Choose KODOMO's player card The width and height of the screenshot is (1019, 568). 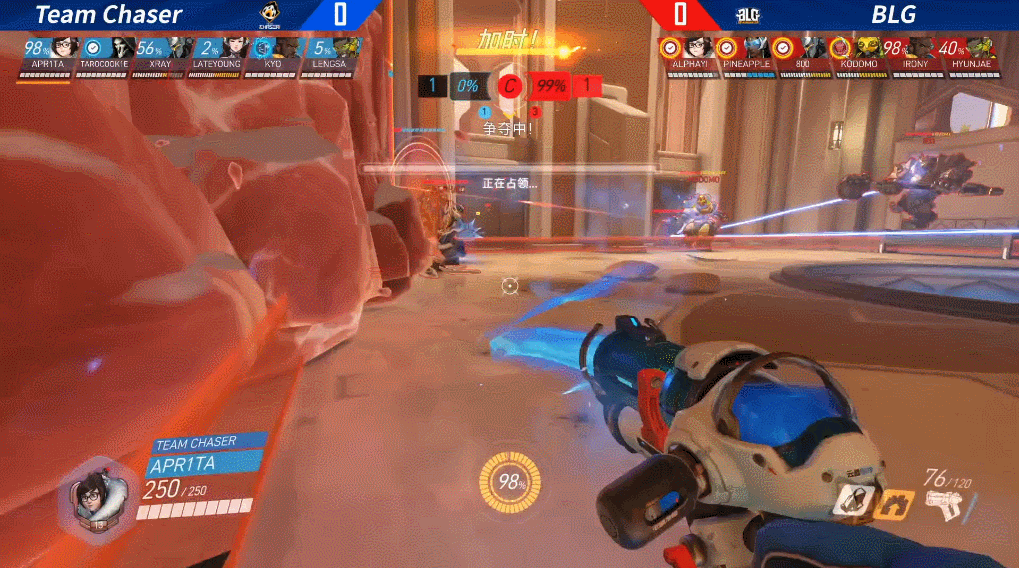click(859, 55)
